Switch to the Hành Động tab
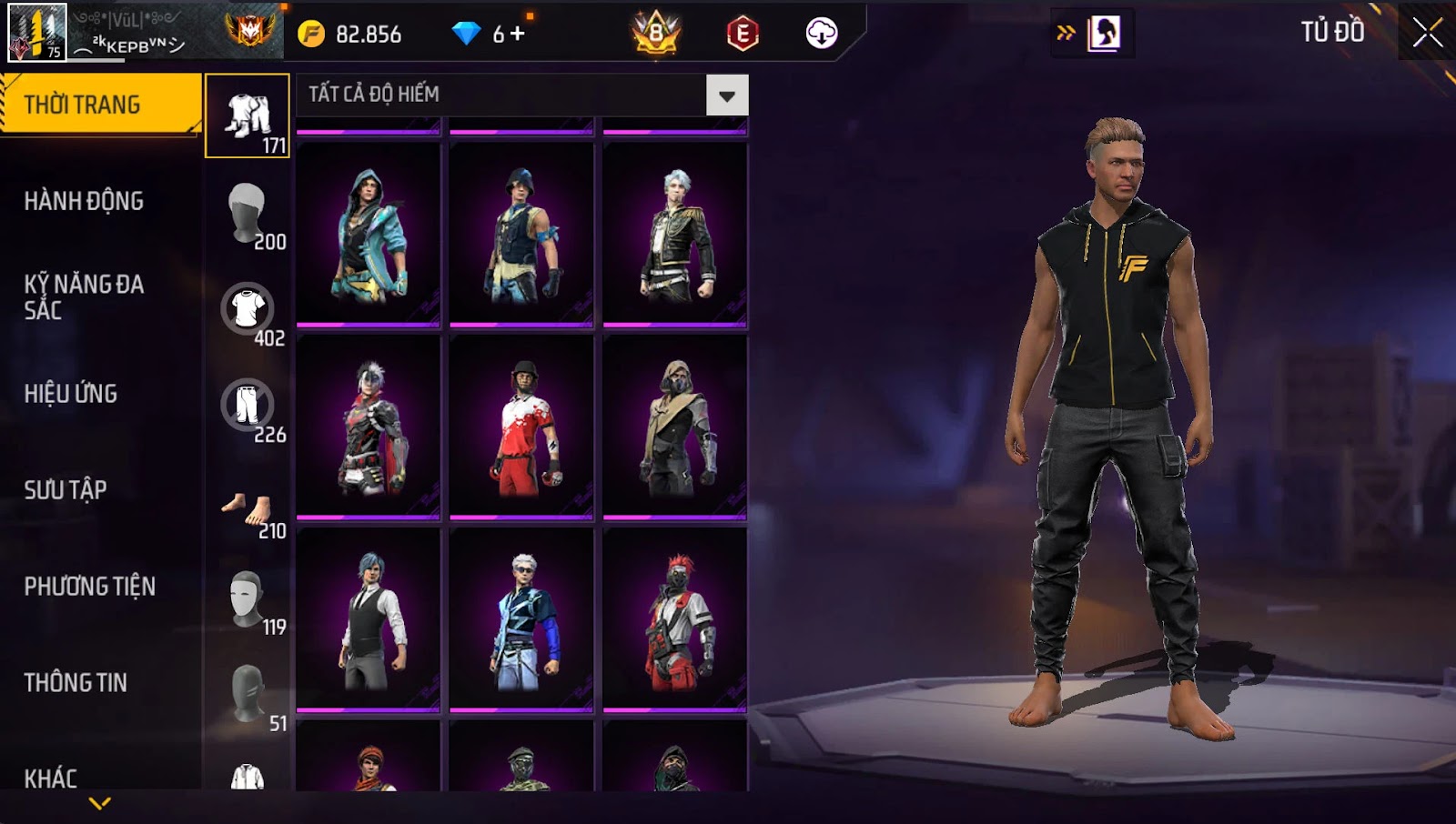 click(84, 201)
